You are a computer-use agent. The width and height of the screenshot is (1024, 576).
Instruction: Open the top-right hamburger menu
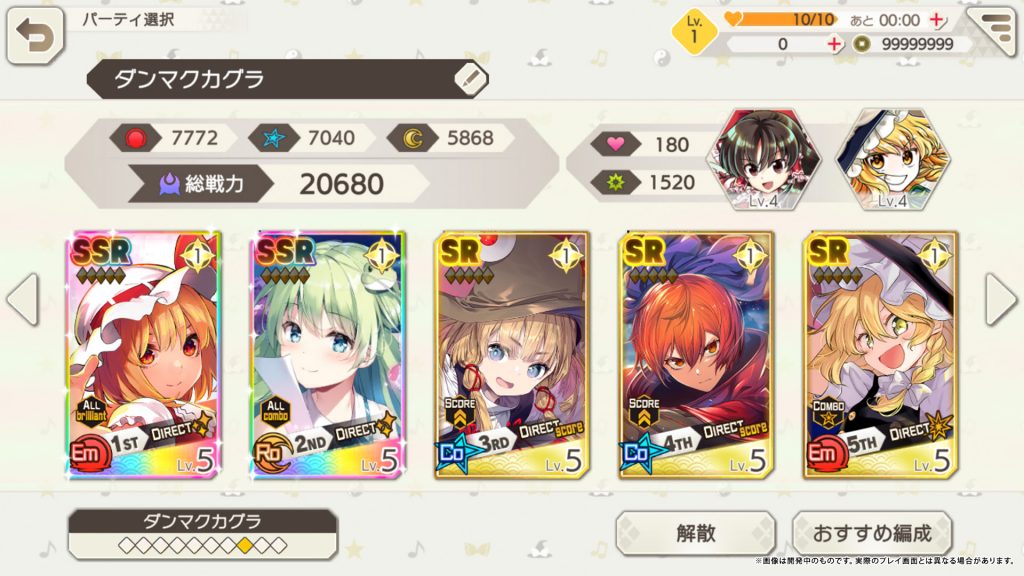(x=992, y=33)
